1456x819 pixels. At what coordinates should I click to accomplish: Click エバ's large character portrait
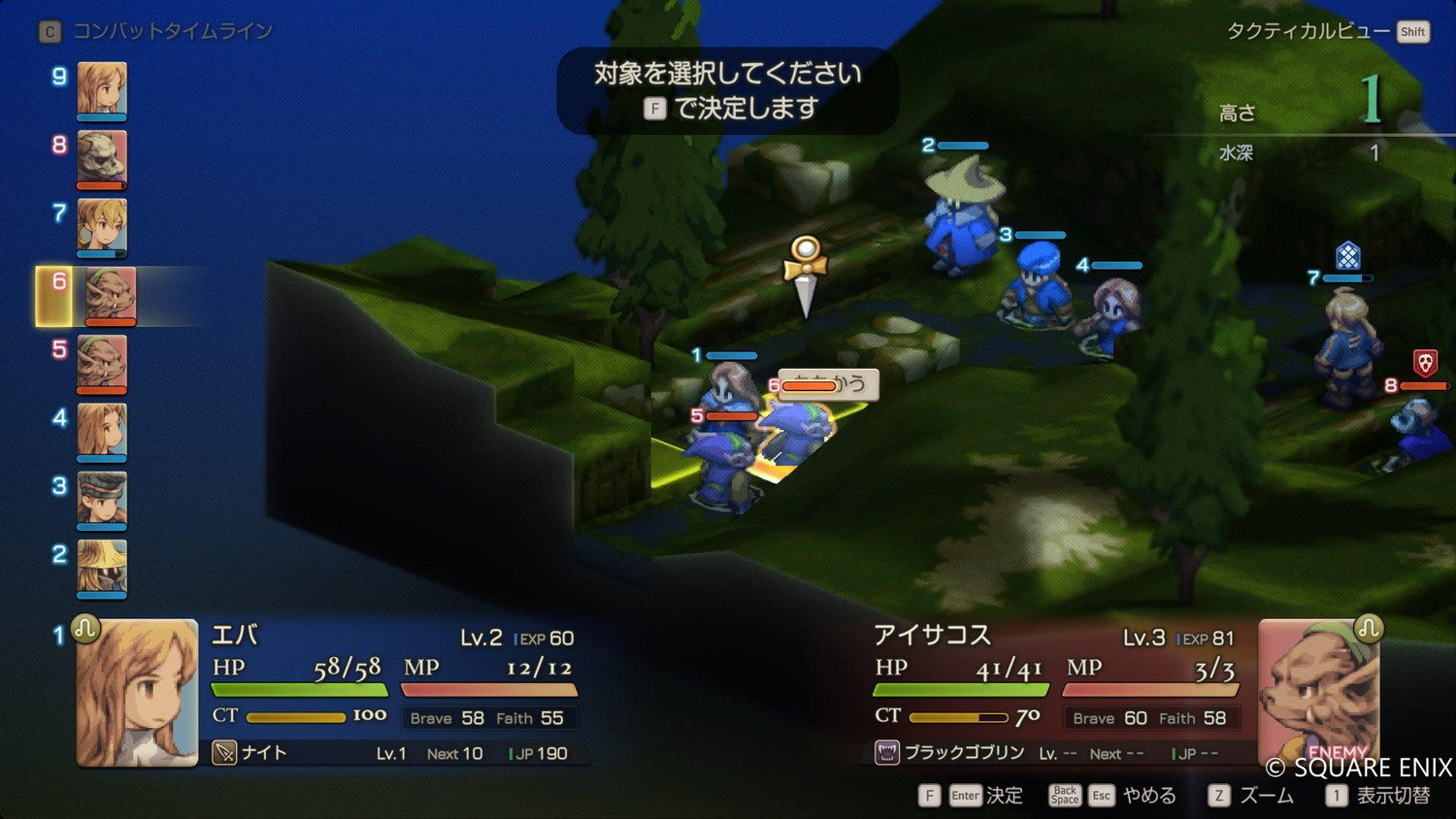click(x=137, y=693)
